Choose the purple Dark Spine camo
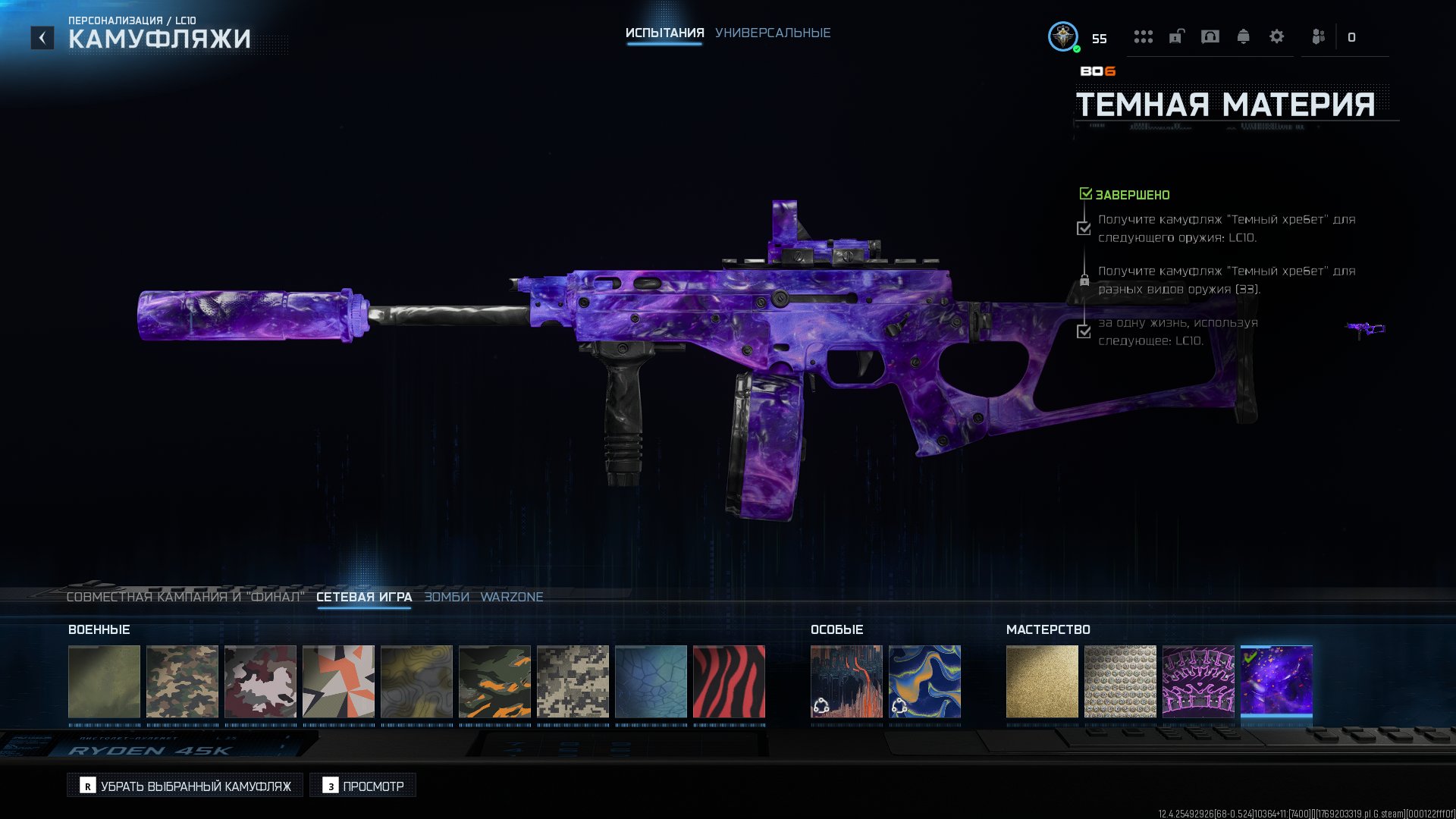 tap(1198, 681)
